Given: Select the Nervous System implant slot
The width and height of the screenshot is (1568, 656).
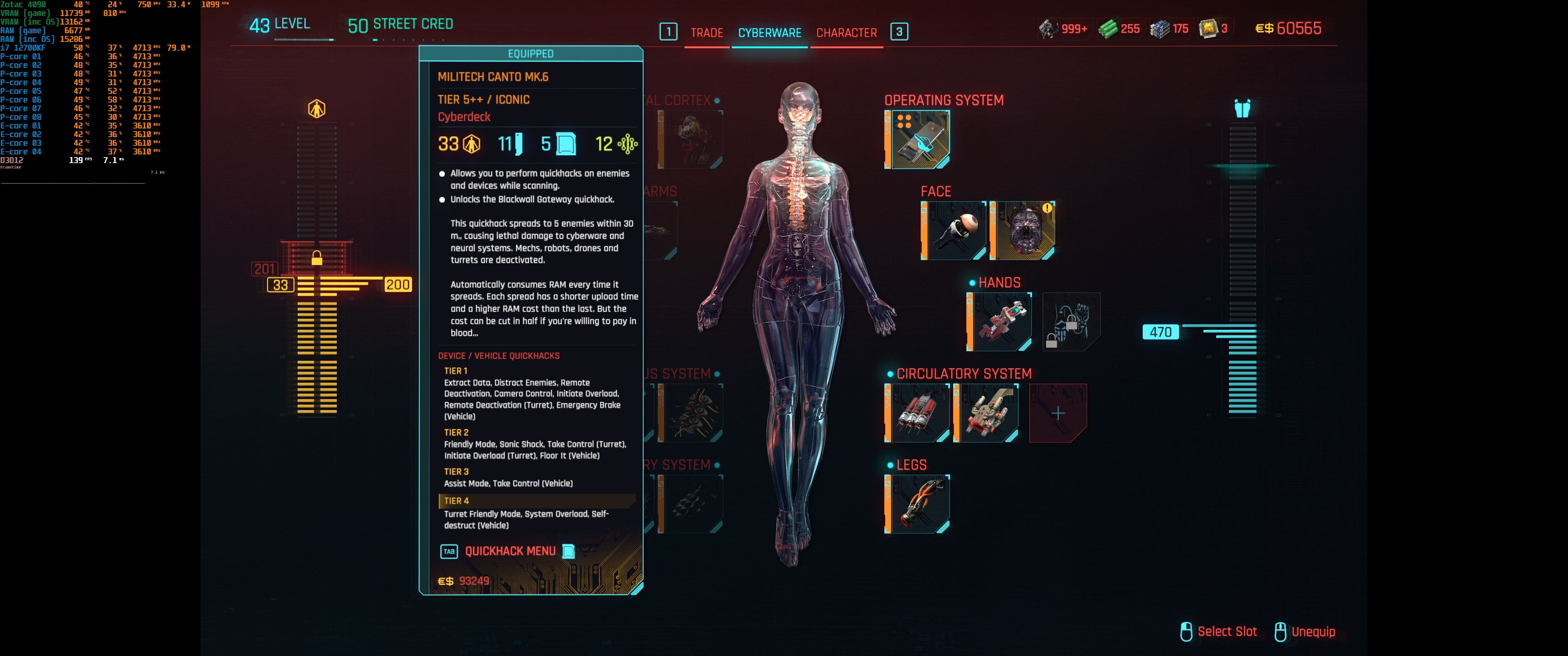Looking at the screenshot, I should 693,413.
